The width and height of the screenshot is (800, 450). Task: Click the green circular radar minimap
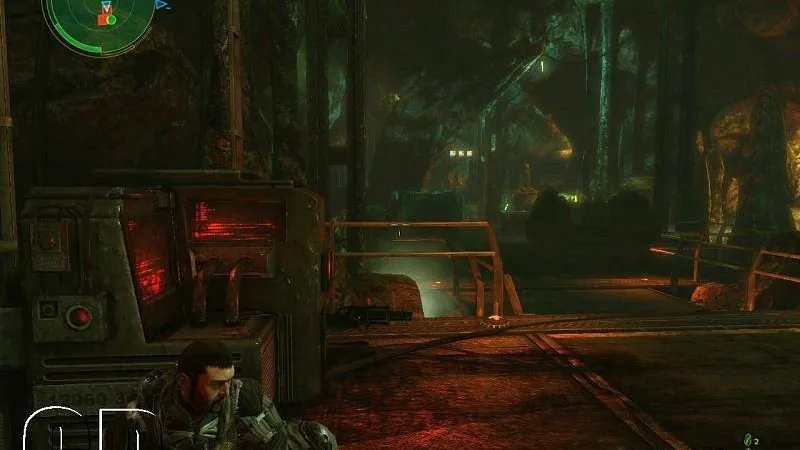pos(98,20)
